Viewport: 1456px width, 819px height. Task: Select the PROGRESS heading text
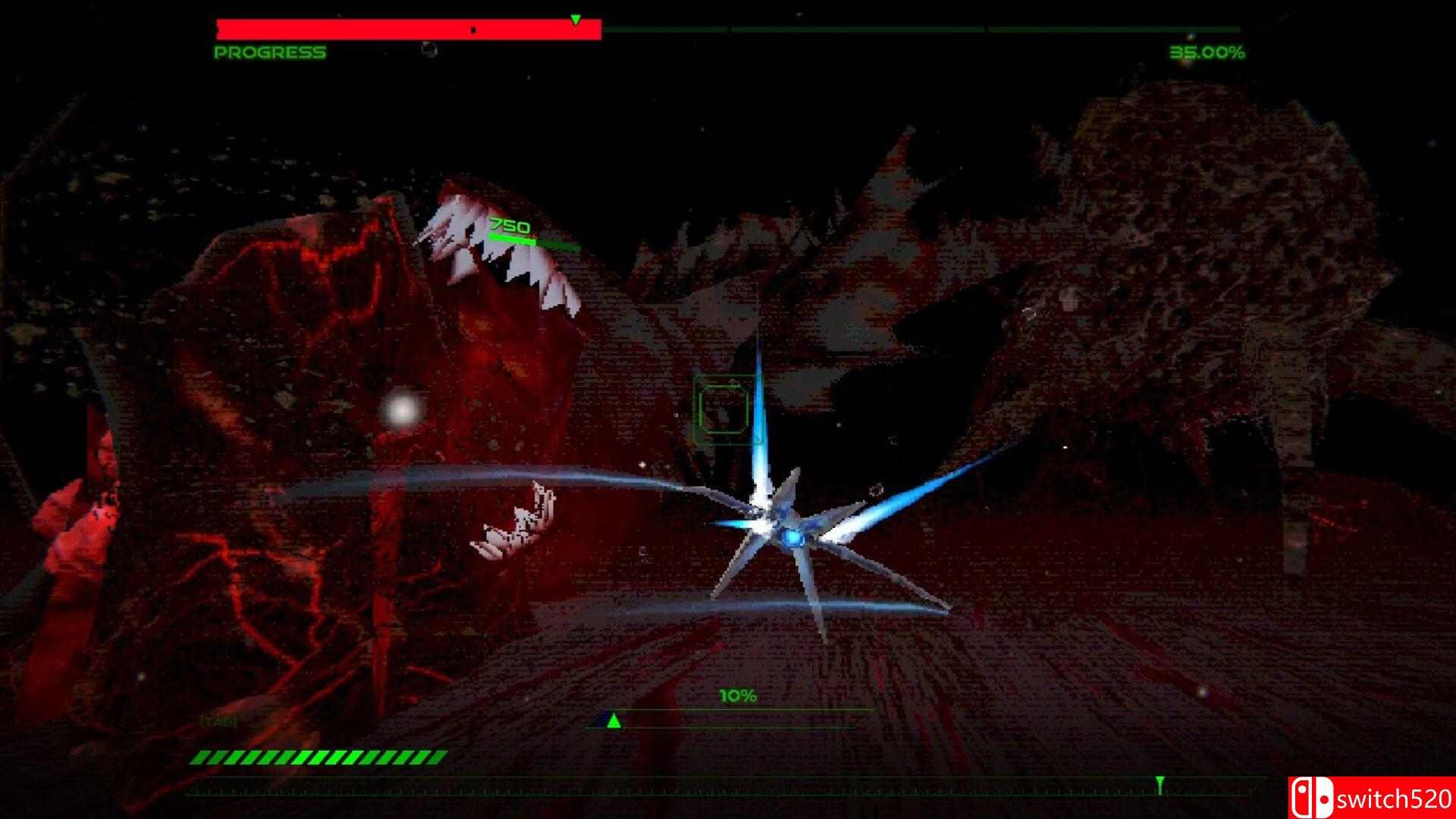pos(269,53)
